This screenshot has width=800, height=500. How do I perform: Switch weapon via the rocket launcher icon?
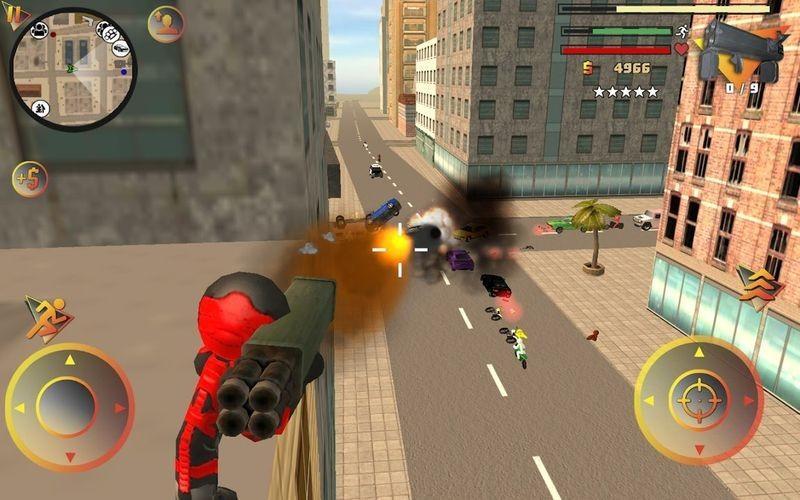(x=742, y=52)
